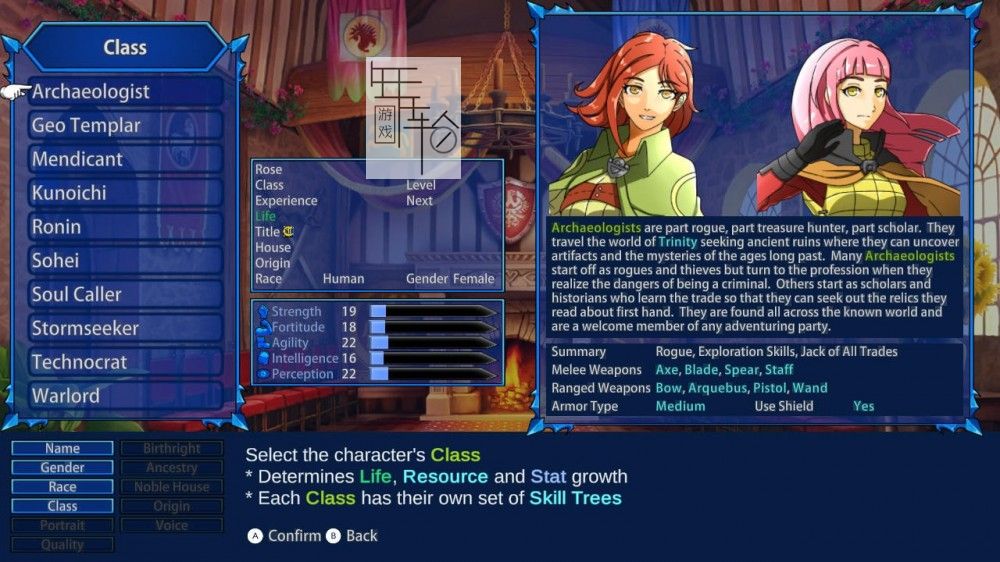Go to the Race step
1000x562 pixels.
(x=62, y=487)
